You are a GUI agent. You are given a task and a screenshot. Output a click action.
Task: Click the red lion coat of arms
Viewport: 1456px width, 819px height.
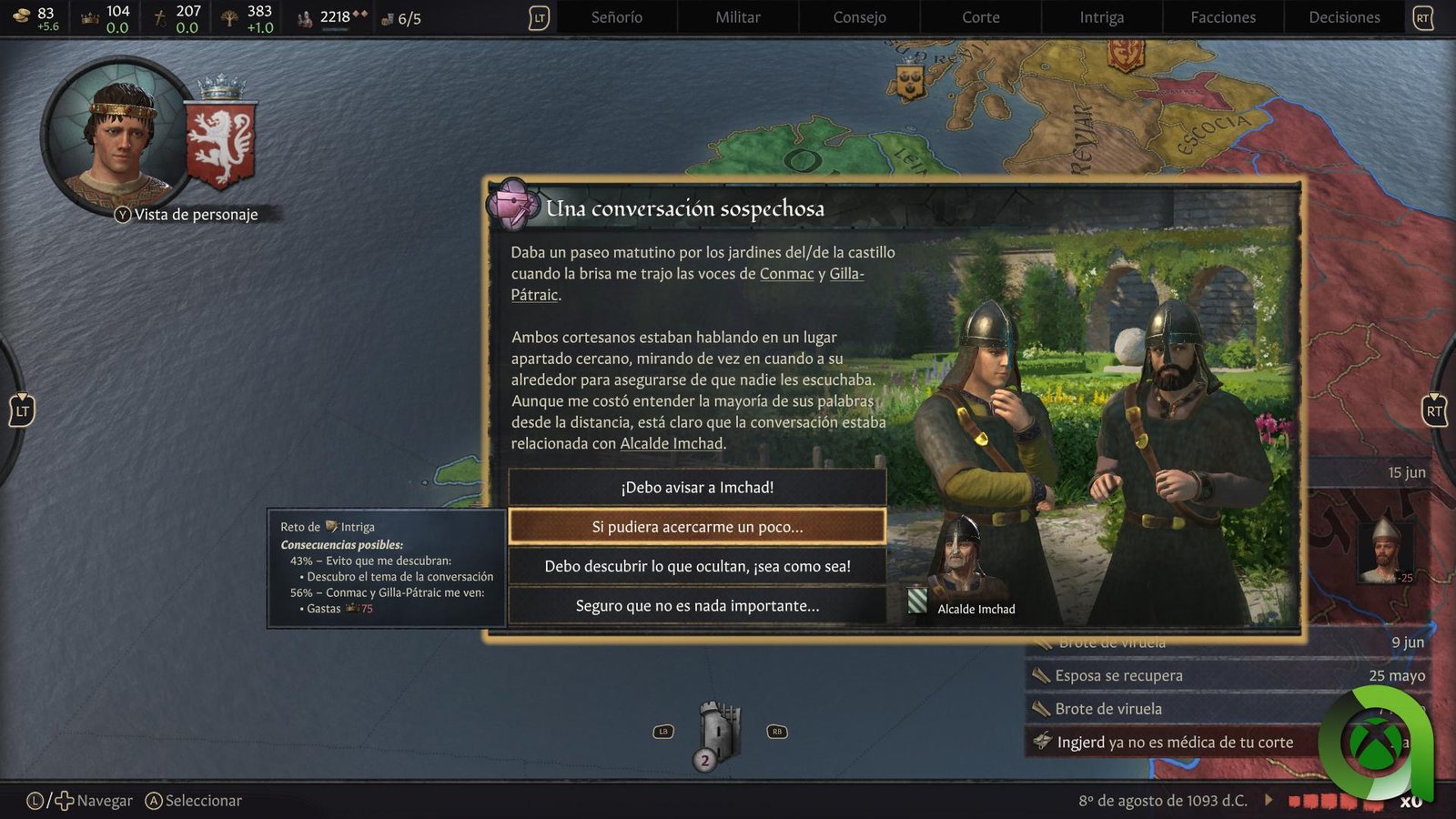220,146
